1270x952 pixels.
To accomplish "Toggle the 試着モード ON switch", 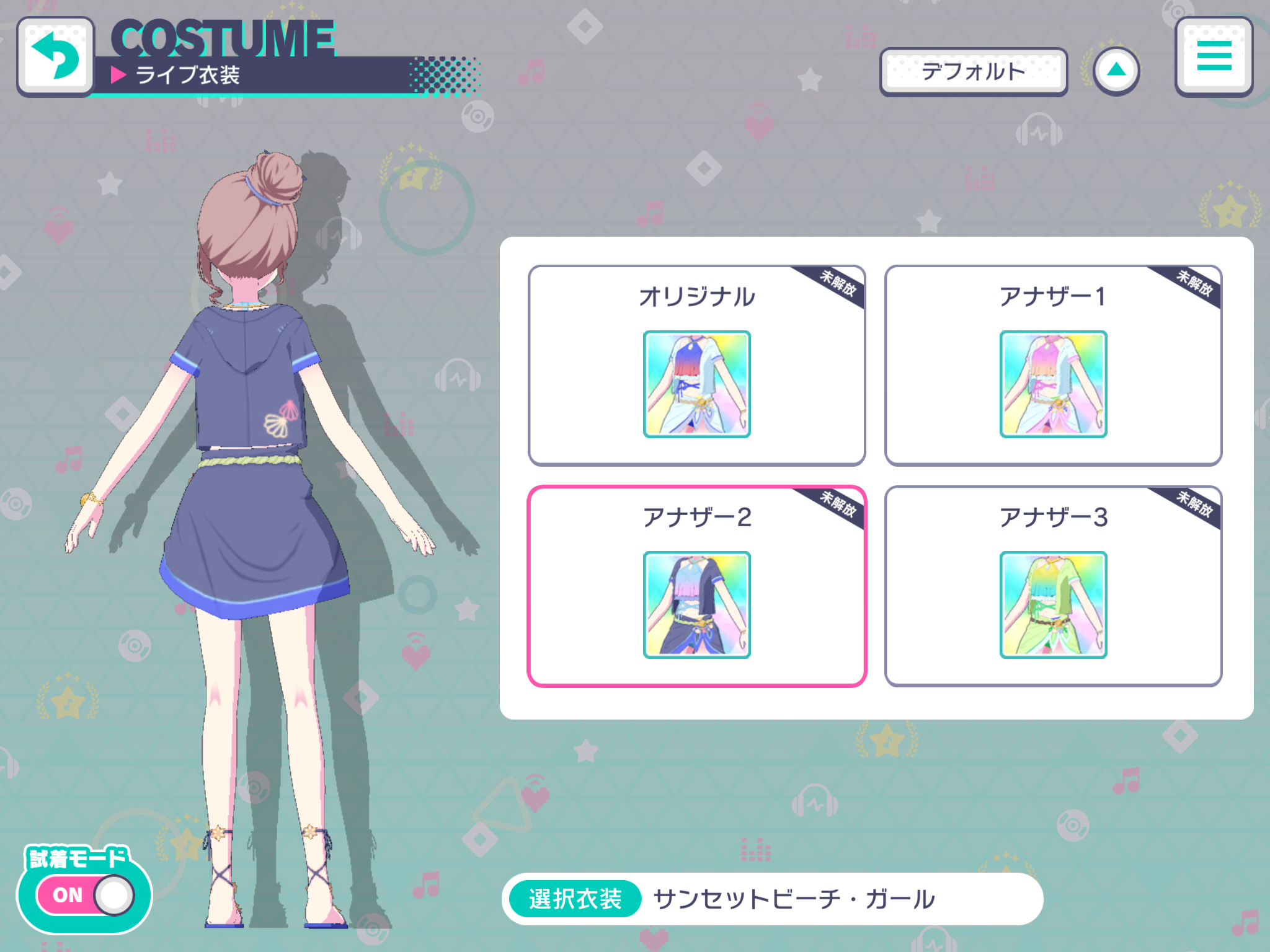I will [85, 894].
